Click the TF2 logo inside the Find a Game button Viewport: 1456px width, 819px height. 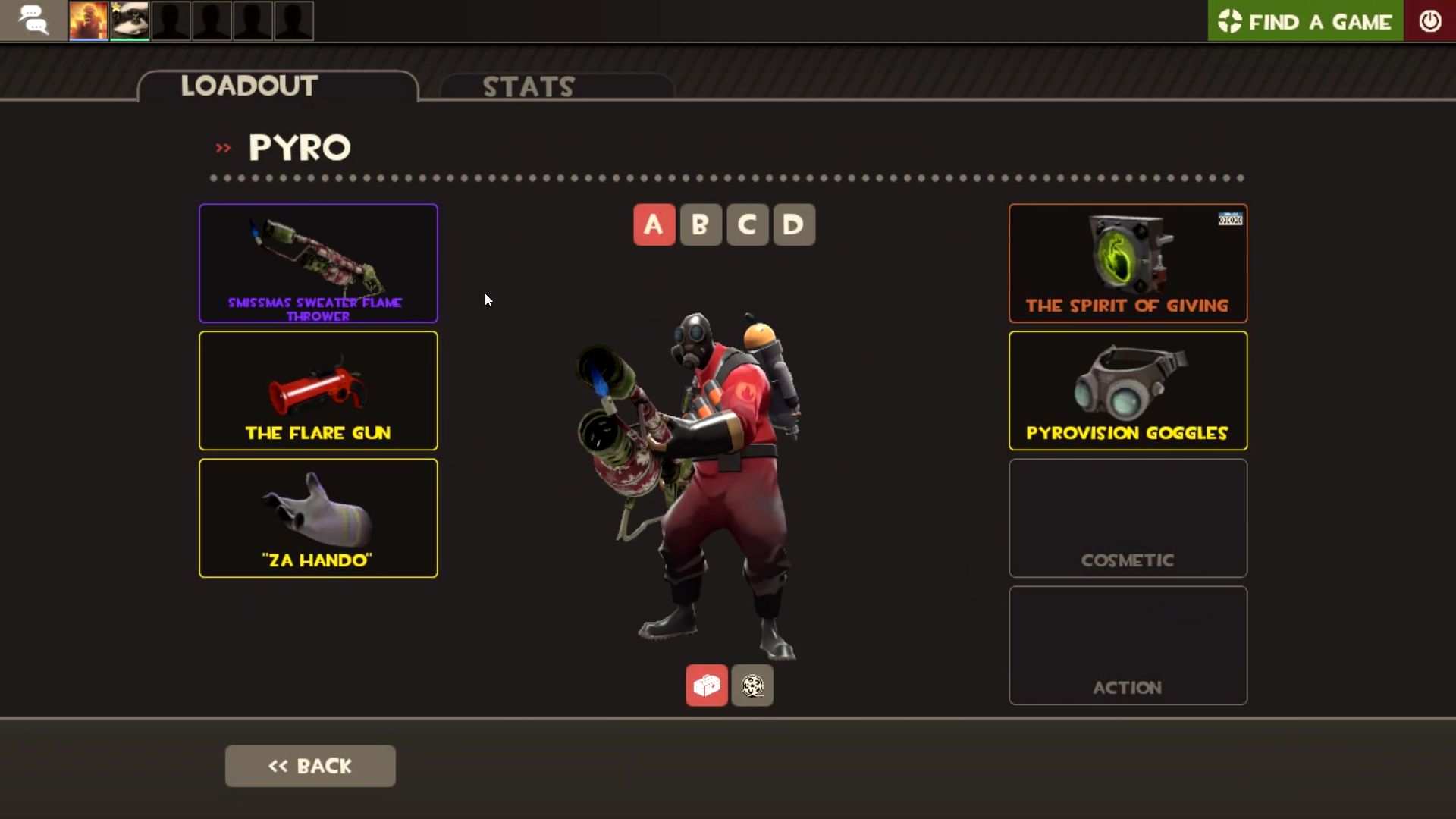coord(1231,21)
